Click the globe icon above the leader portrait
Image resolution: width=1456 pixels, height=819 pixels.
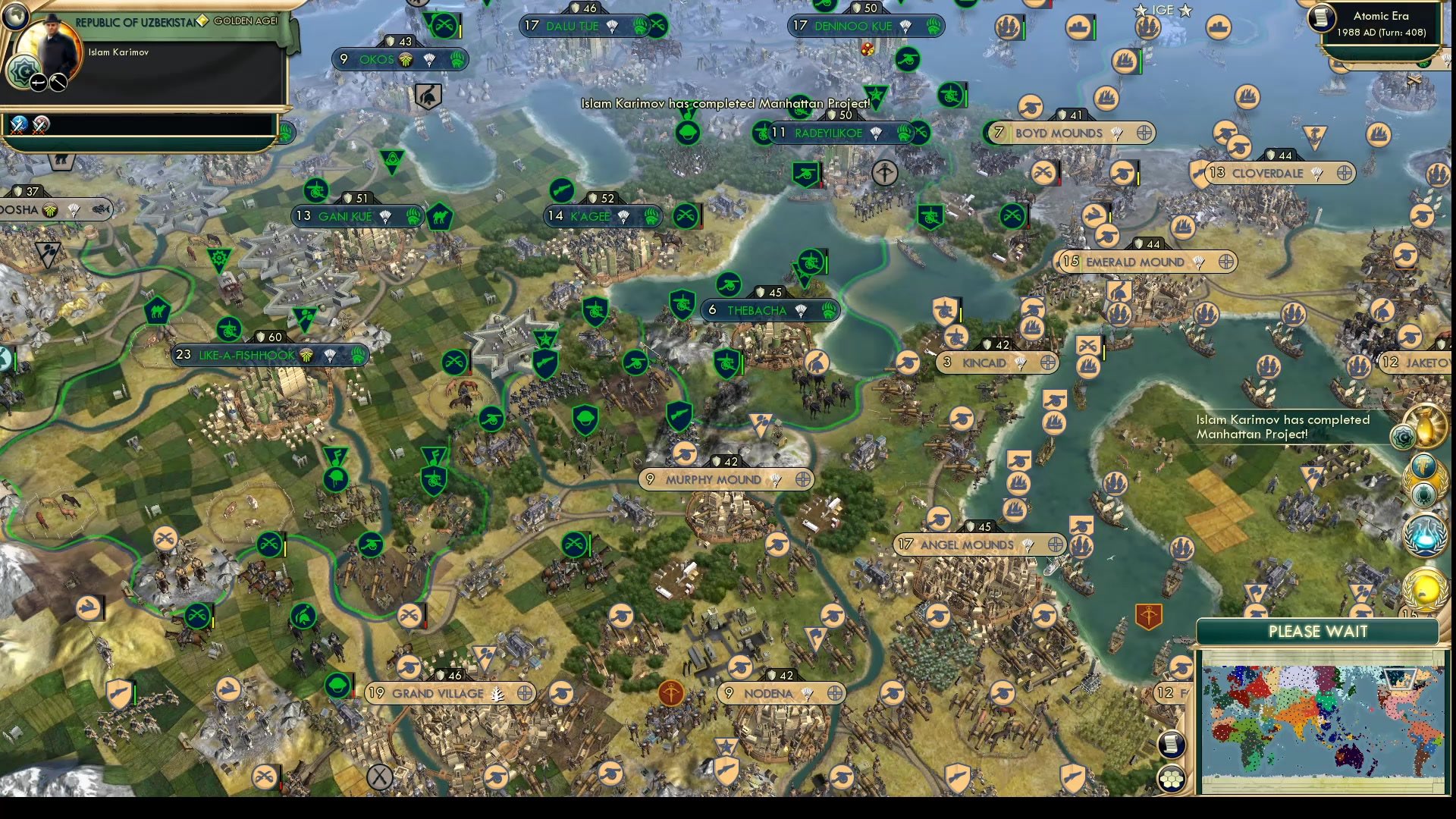pyautogui.click(x=15, y=17)
